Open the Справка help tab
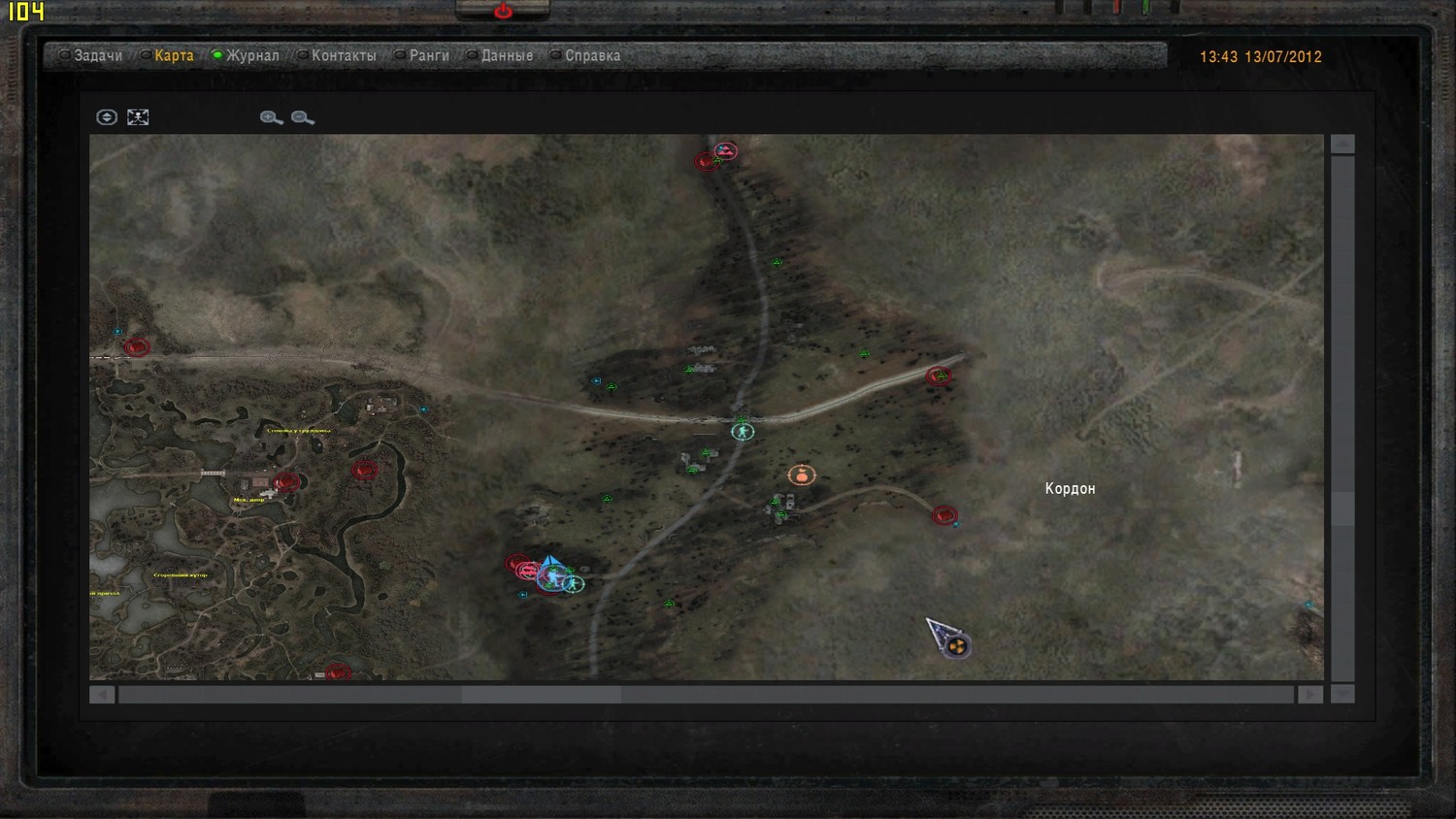 click(592, 56)
